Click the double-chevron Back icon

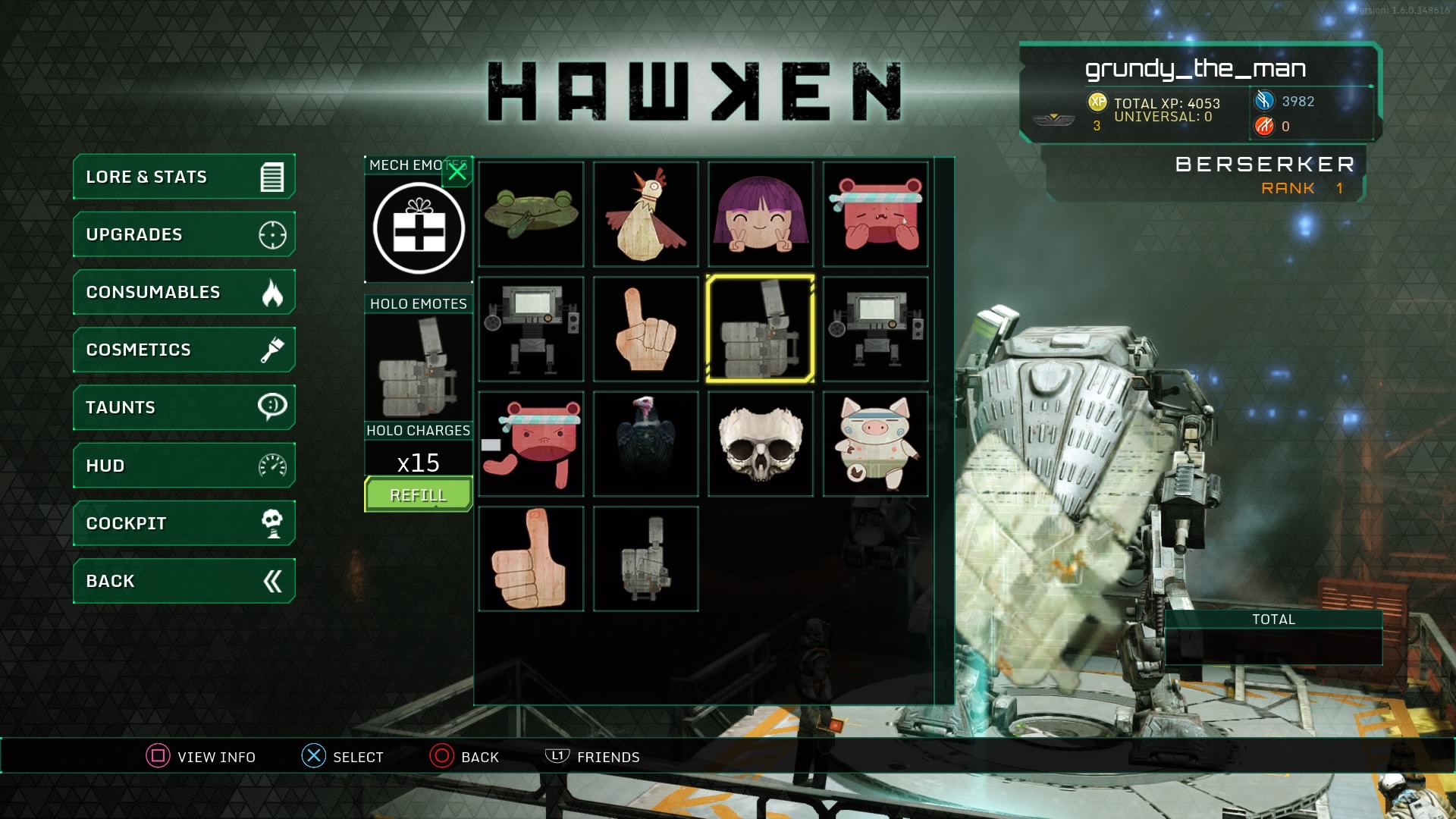coord(271,580)
